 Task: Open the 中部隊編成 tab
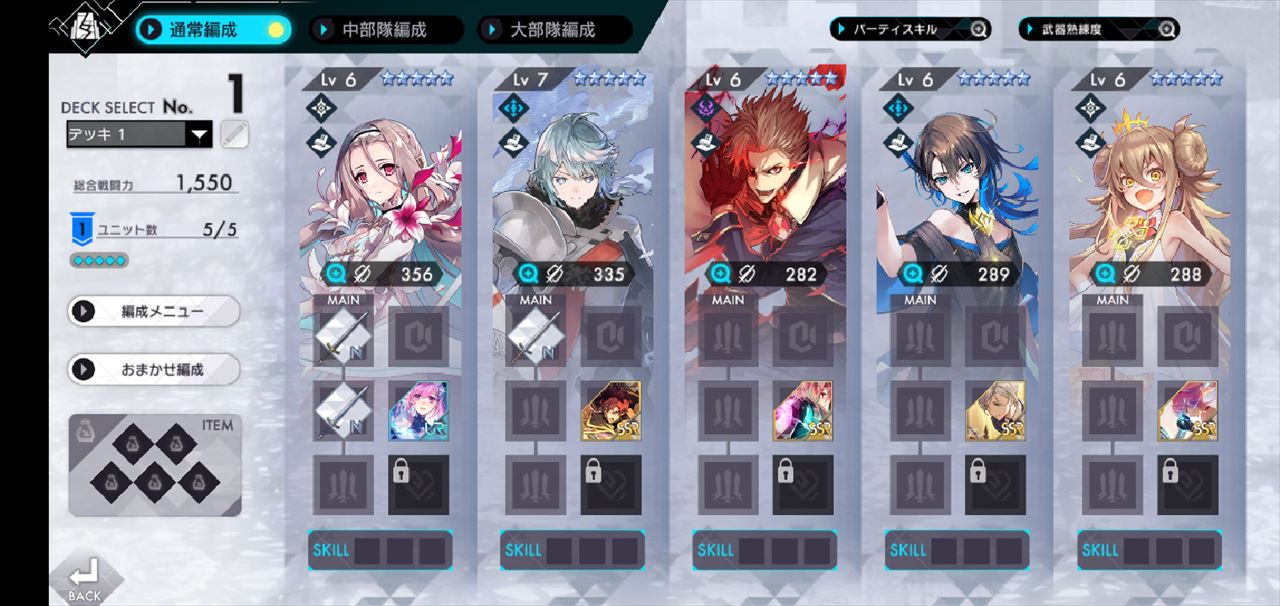[385, 30]
